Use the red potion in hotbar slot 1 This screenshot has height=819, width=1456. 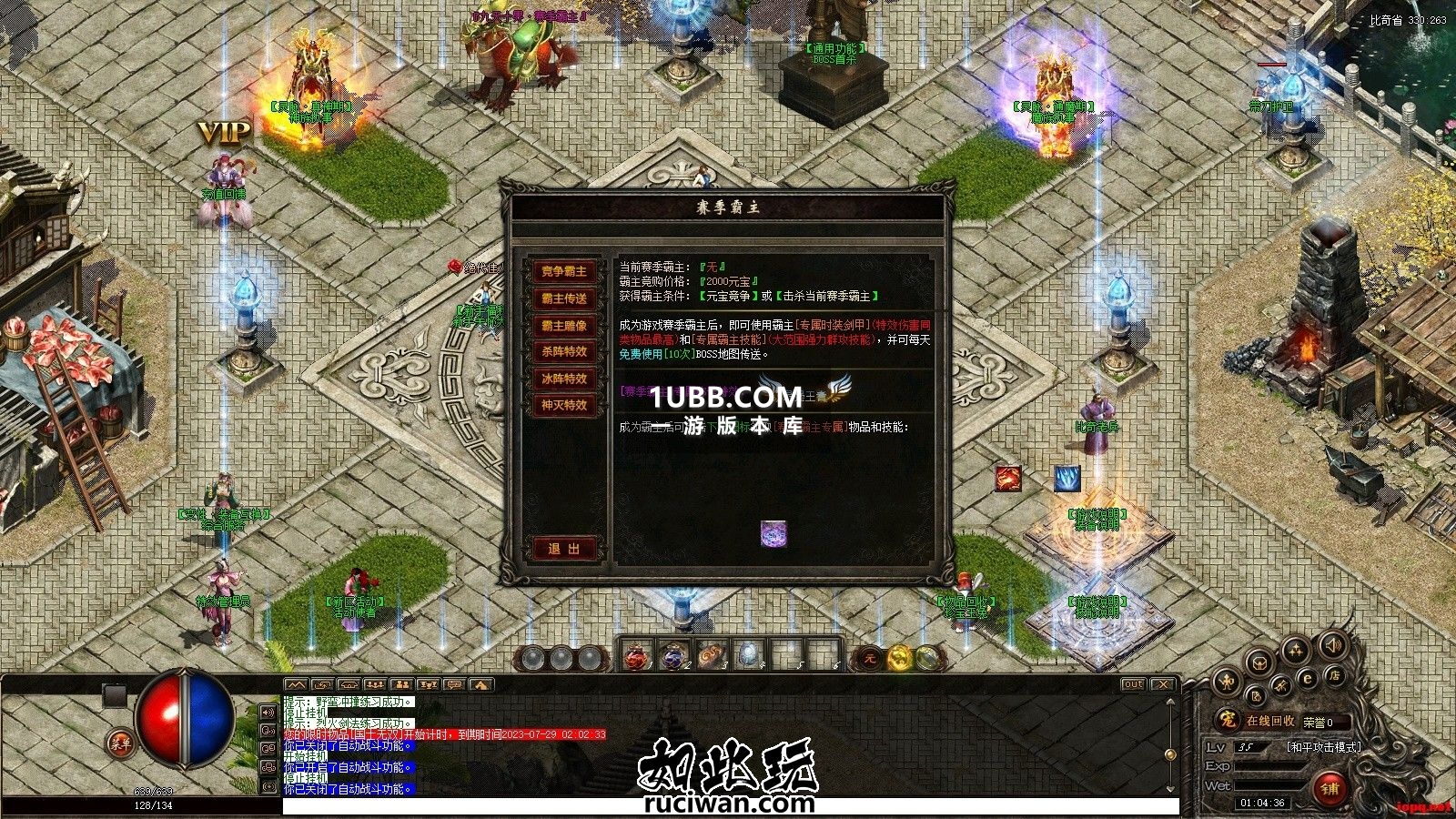(x=638, y=655)
